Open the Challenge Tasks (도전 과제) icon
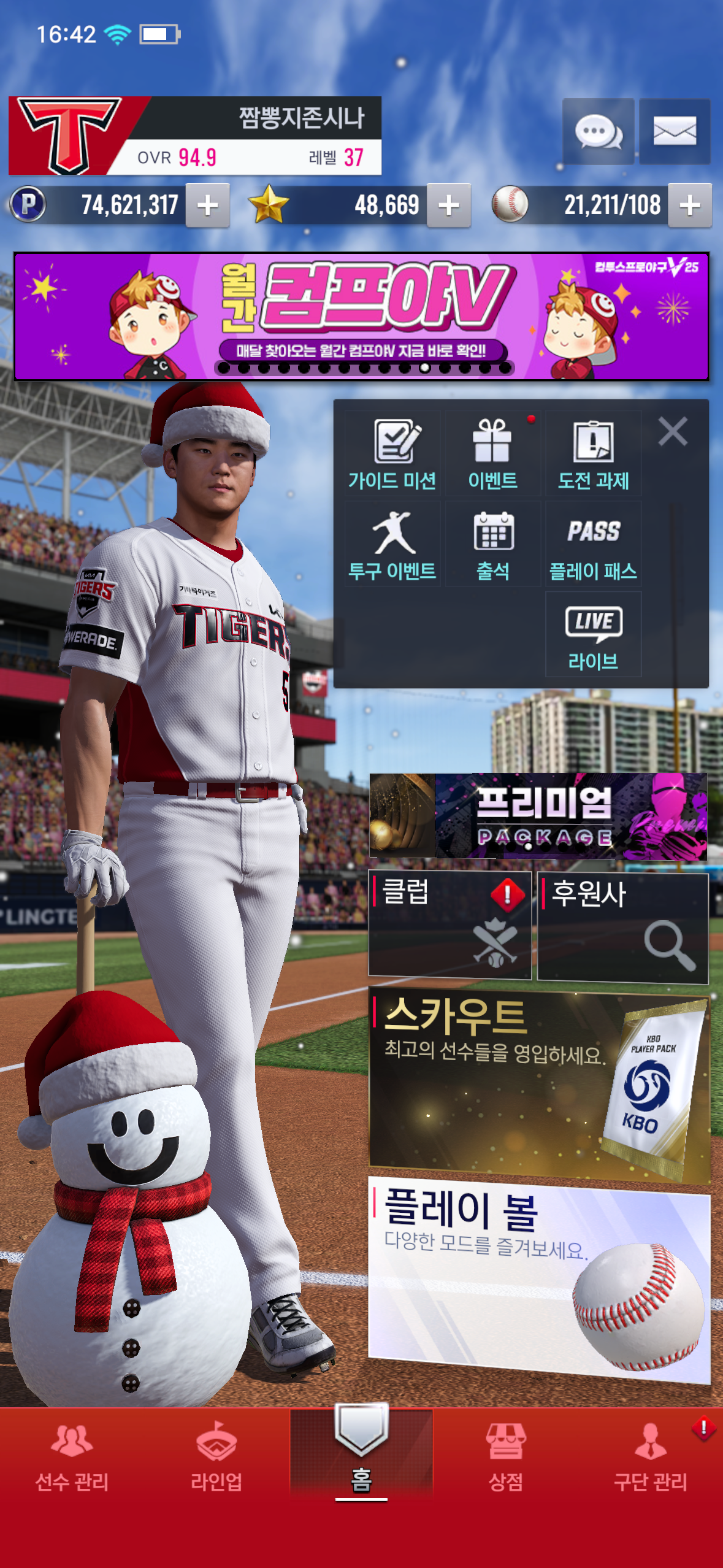Screen dimensions: 723x1568 point(593,454)
